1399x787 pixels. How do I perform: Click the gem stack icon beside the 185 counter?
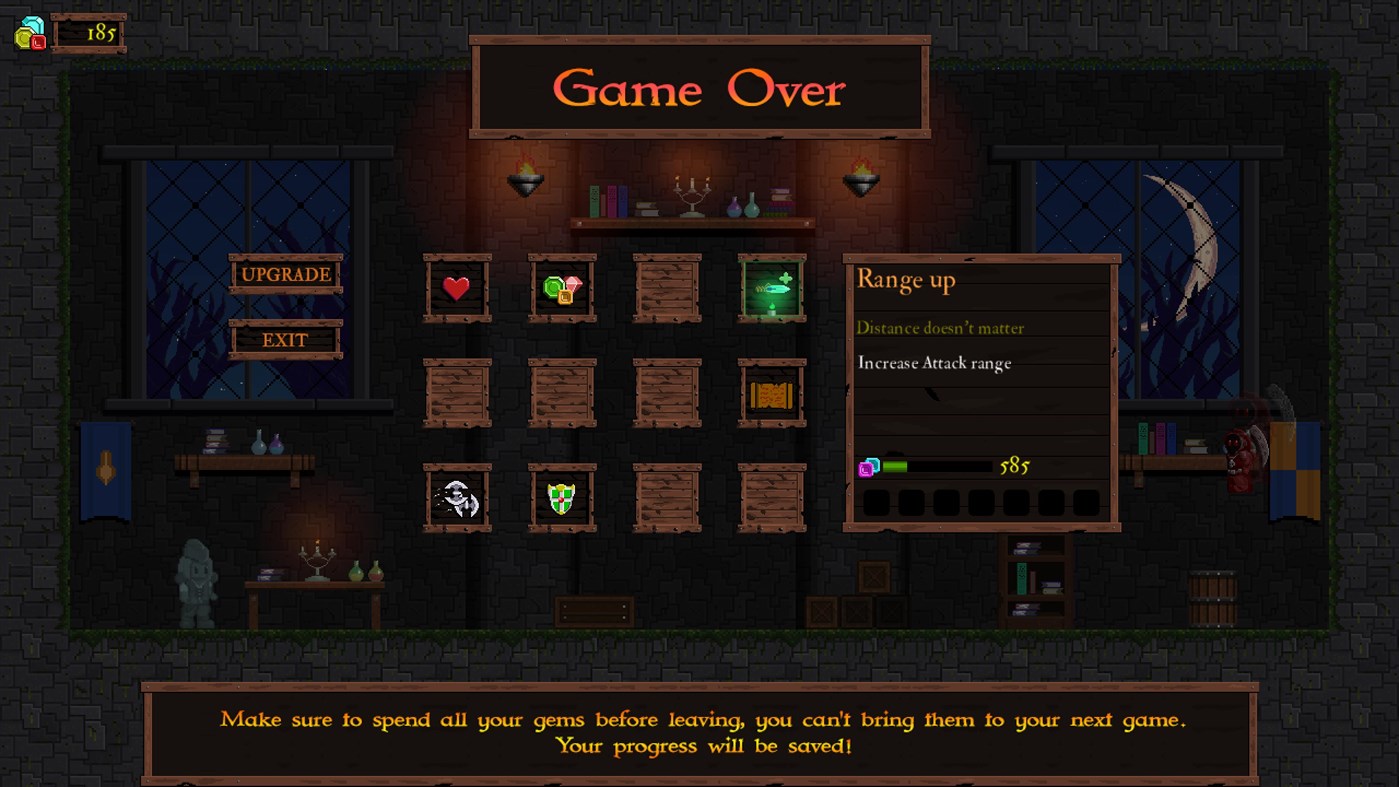click(28, 33)
